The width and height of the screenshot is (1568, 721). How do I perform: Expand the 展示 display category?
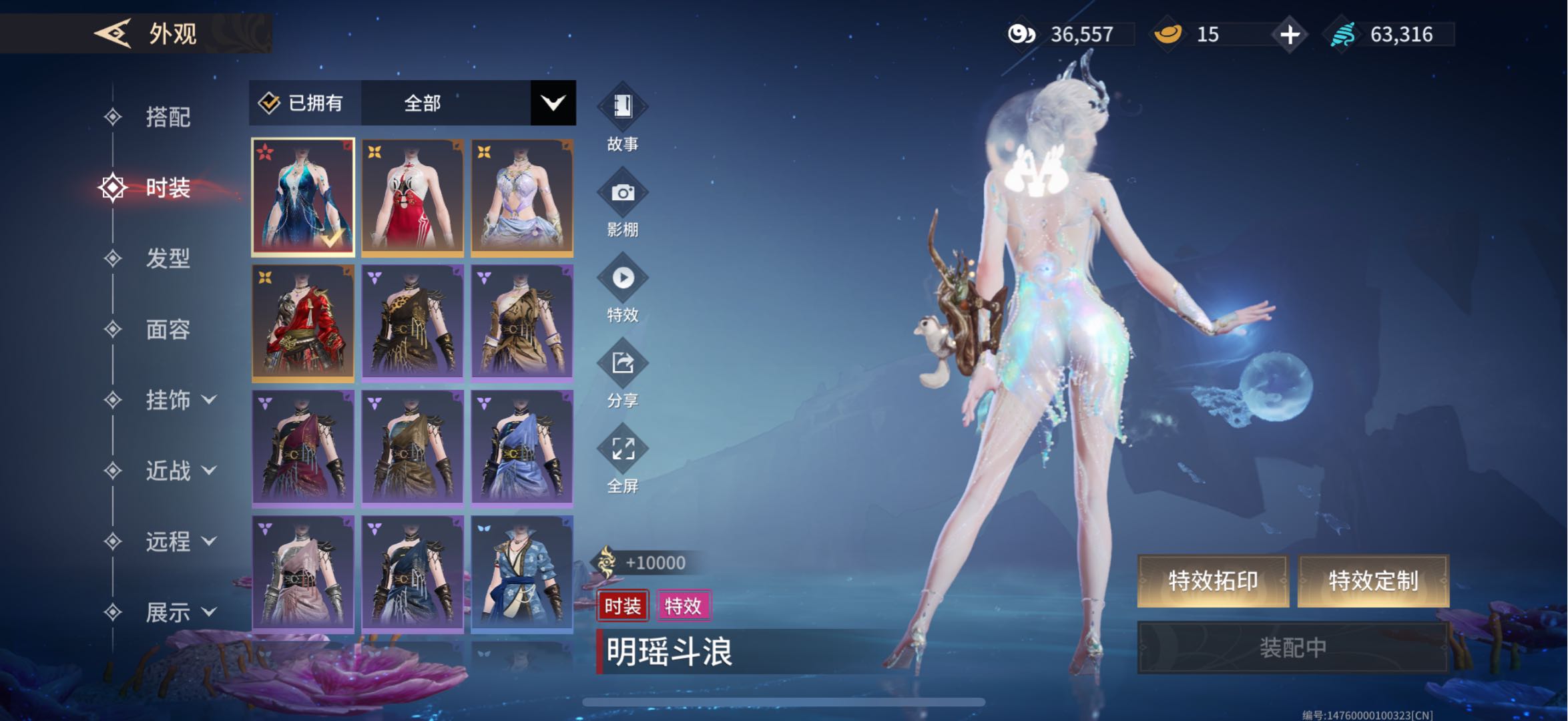pos(179,612)
